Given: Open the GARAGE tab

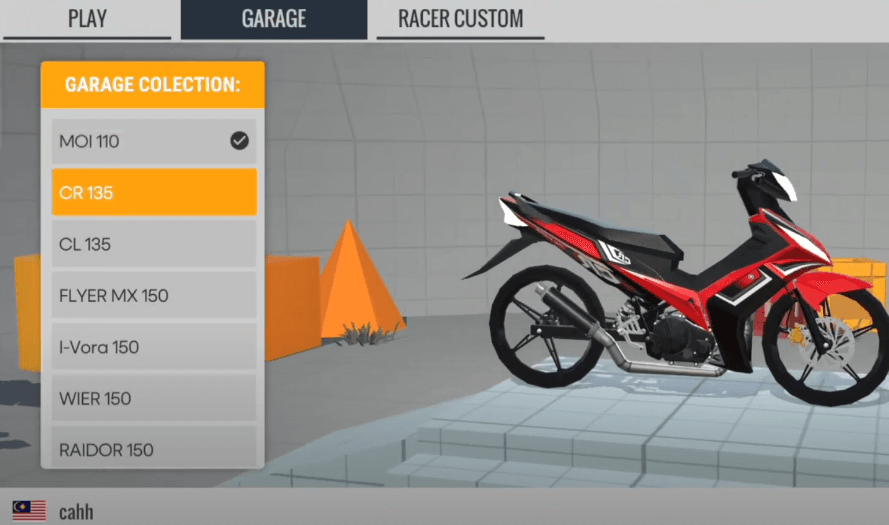Looking at the screenshot, I should point(273,19).
